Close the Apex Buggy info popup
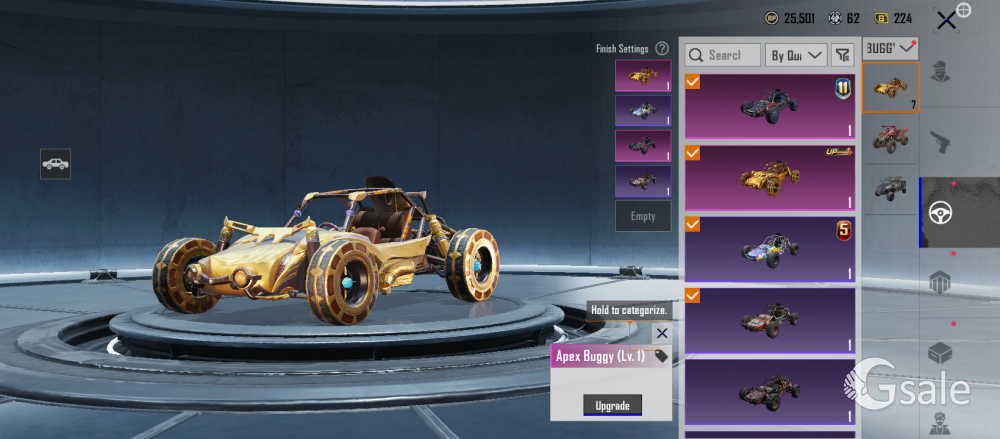The image size is (1000, 439). (x=661, y=333)
